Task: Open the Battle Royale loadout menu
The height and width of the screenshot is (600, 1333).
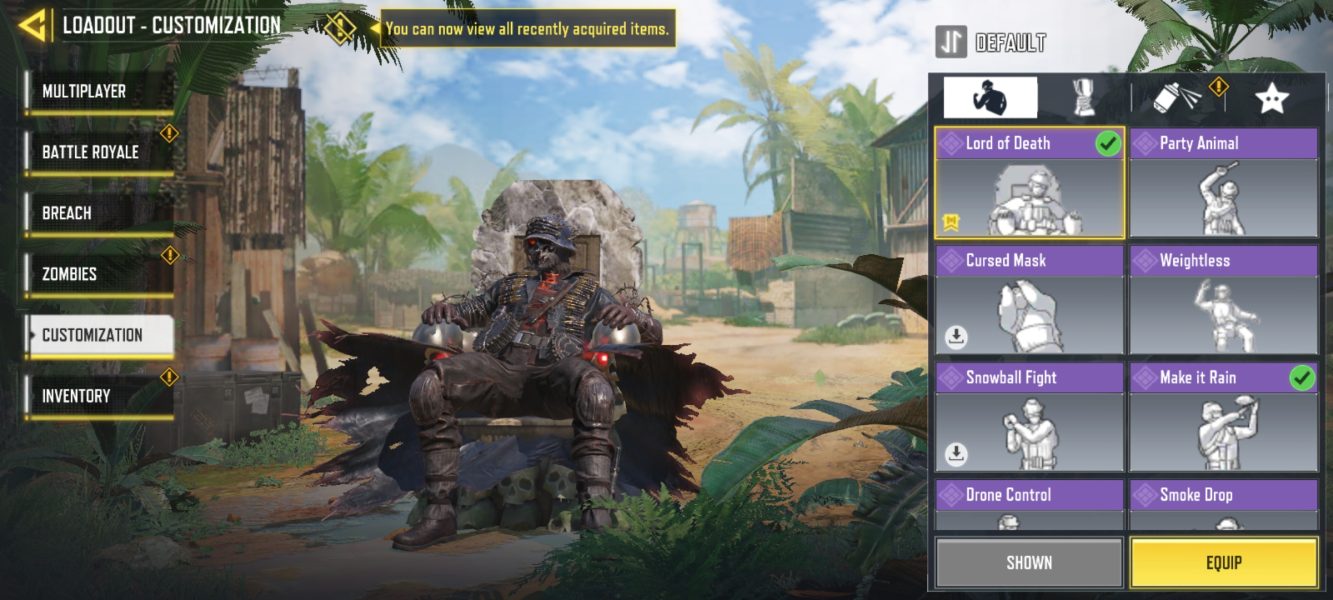Action: pyautogui.click(x=98, y=153)
